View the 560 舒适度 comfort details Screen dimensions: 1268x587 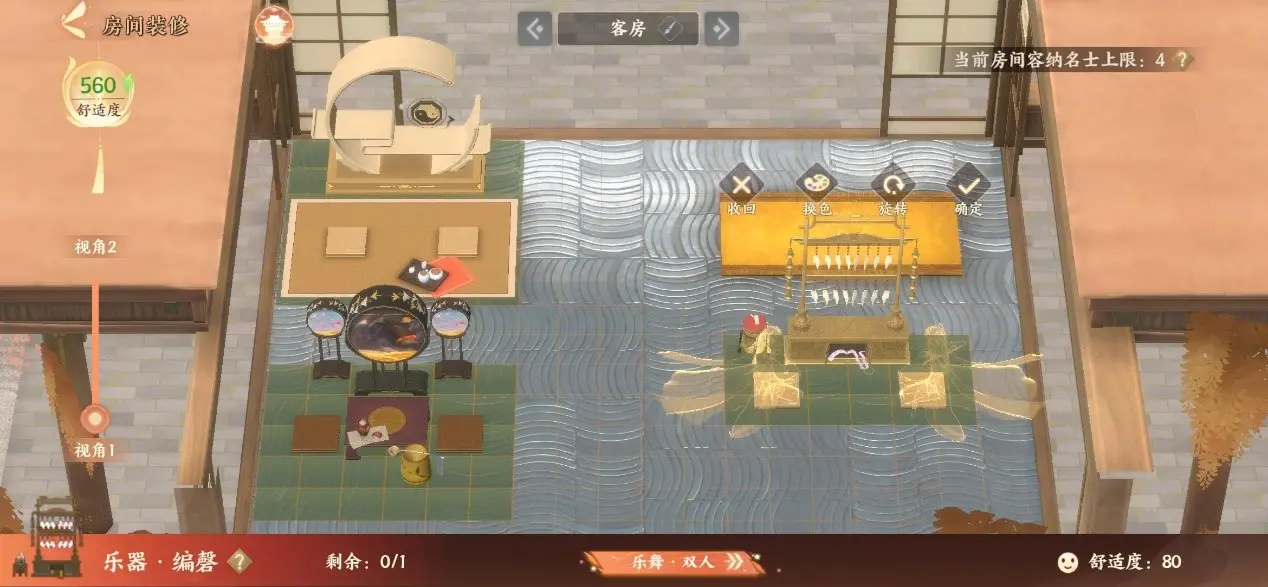pos(98,96)
